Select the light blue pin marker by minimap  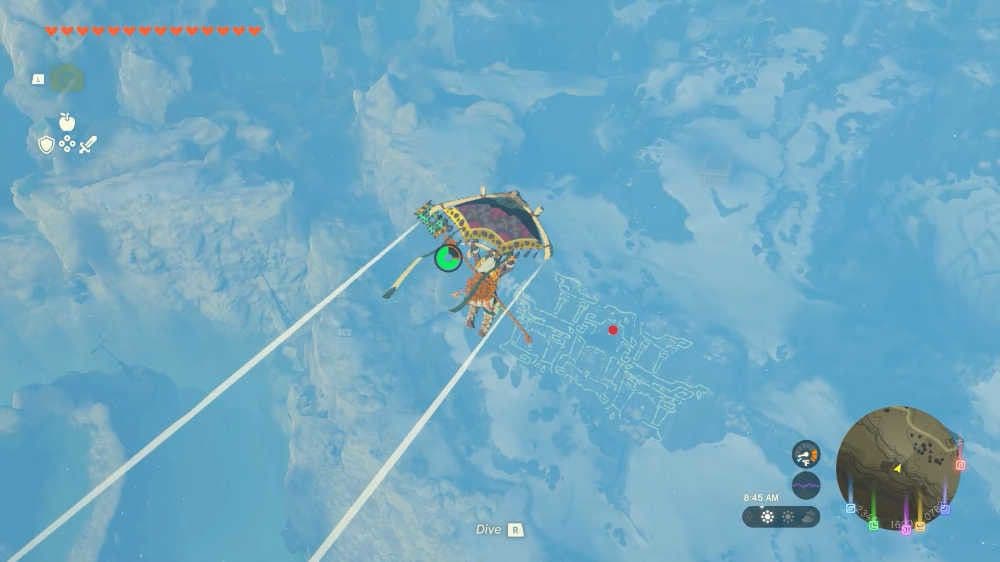851,508
